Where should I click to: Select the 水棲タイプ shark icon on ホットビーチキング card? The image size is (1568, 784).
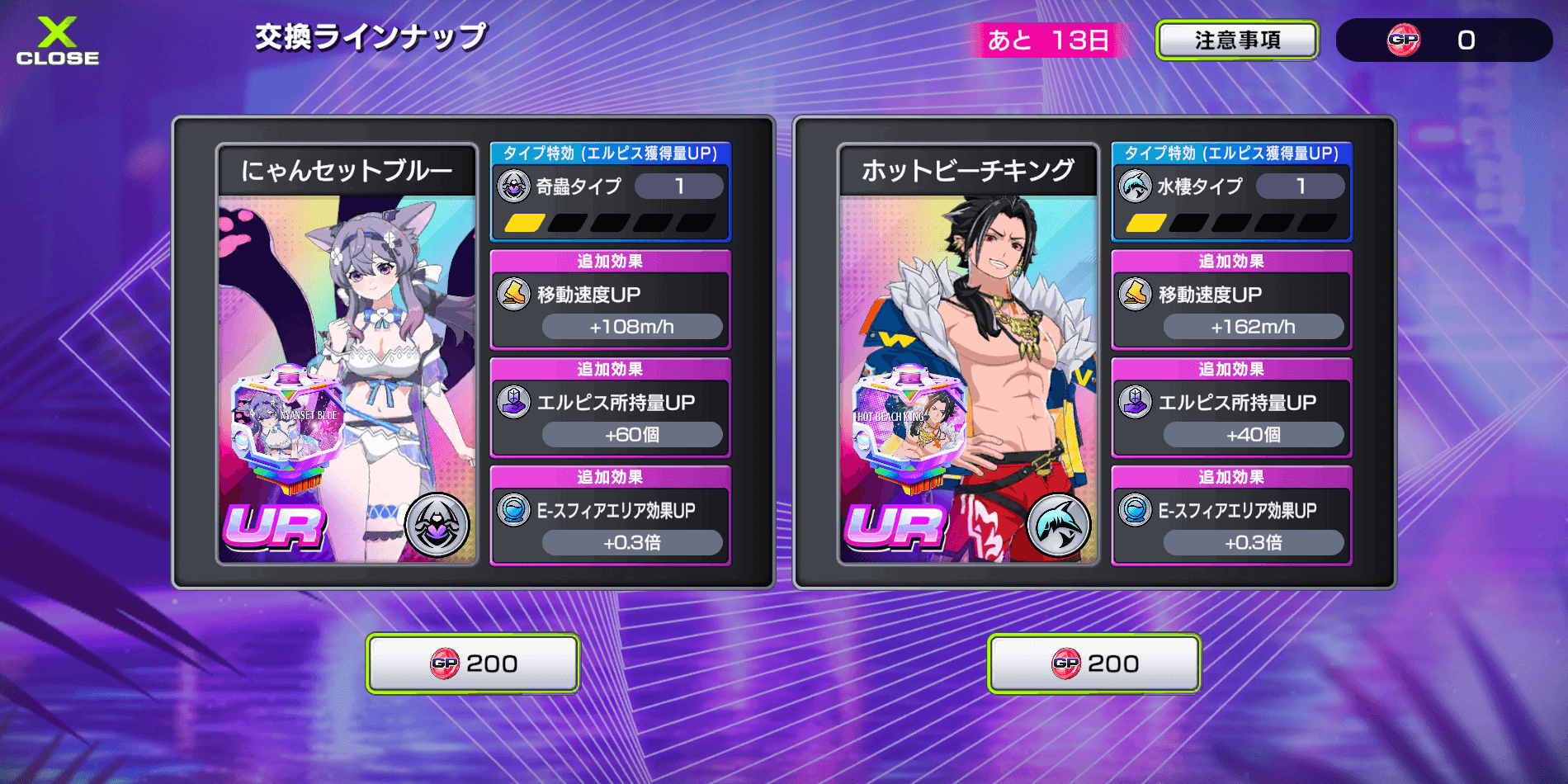1136,186
